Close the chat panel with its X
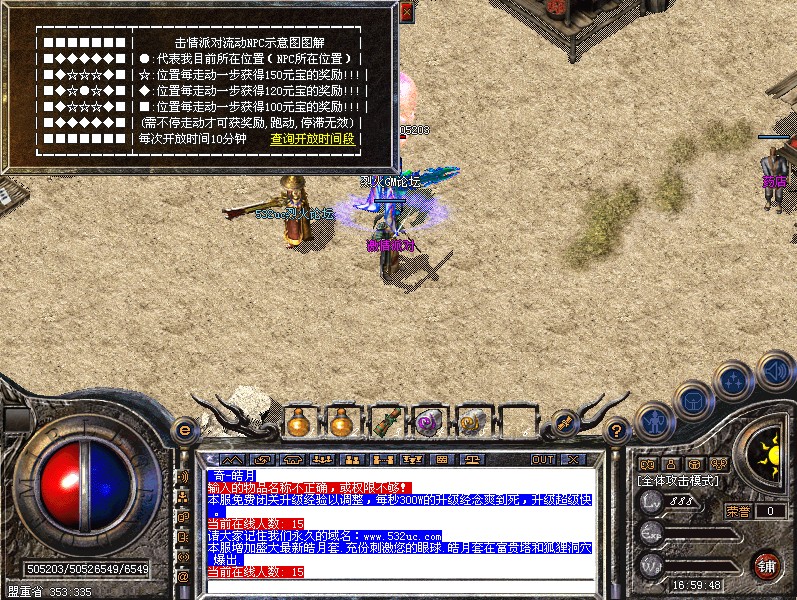The image size is (797, 600). click(x=573, y=459)
